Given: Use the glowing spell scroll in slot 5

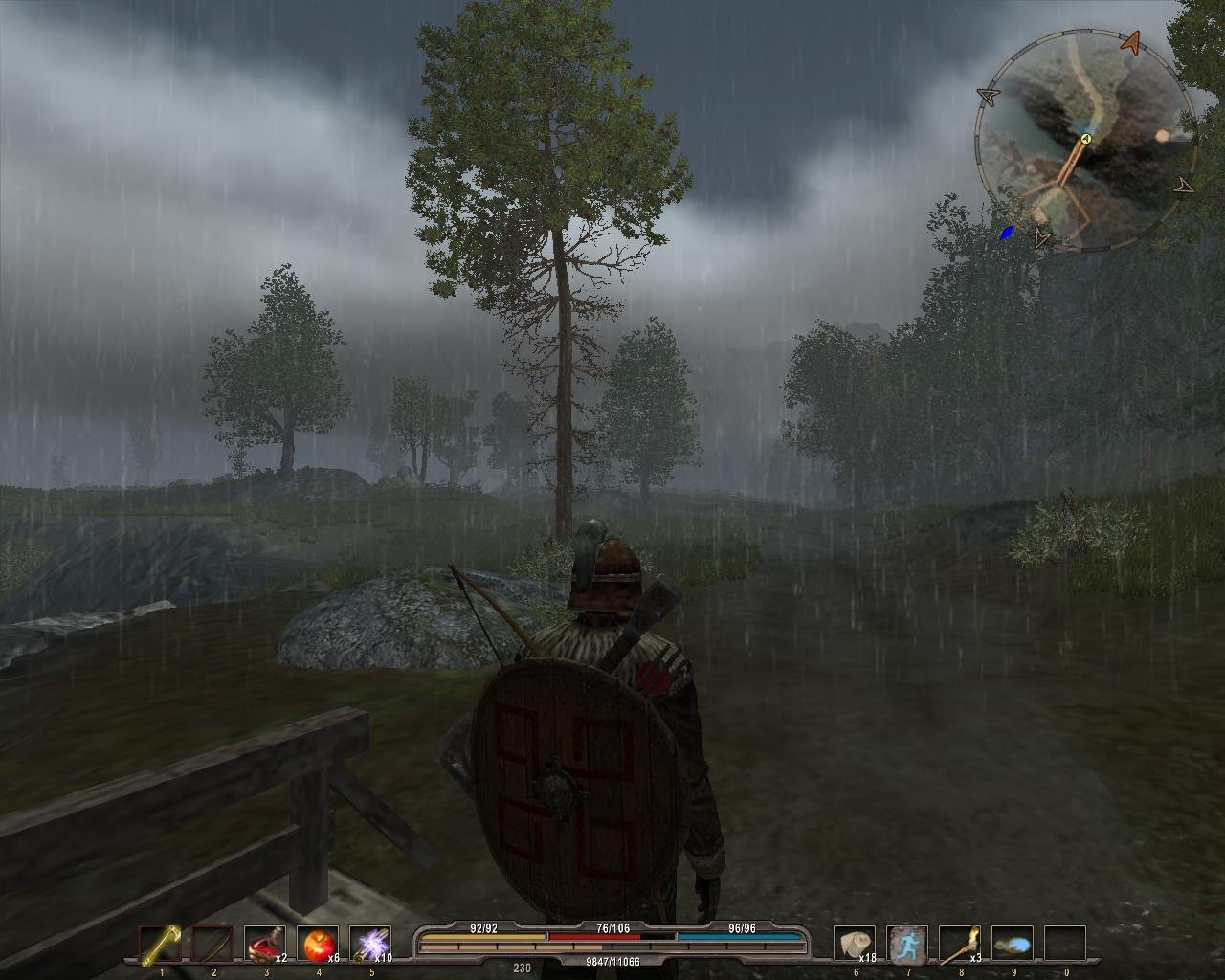Looking at the screenshot, I should [x=369, y=946].
